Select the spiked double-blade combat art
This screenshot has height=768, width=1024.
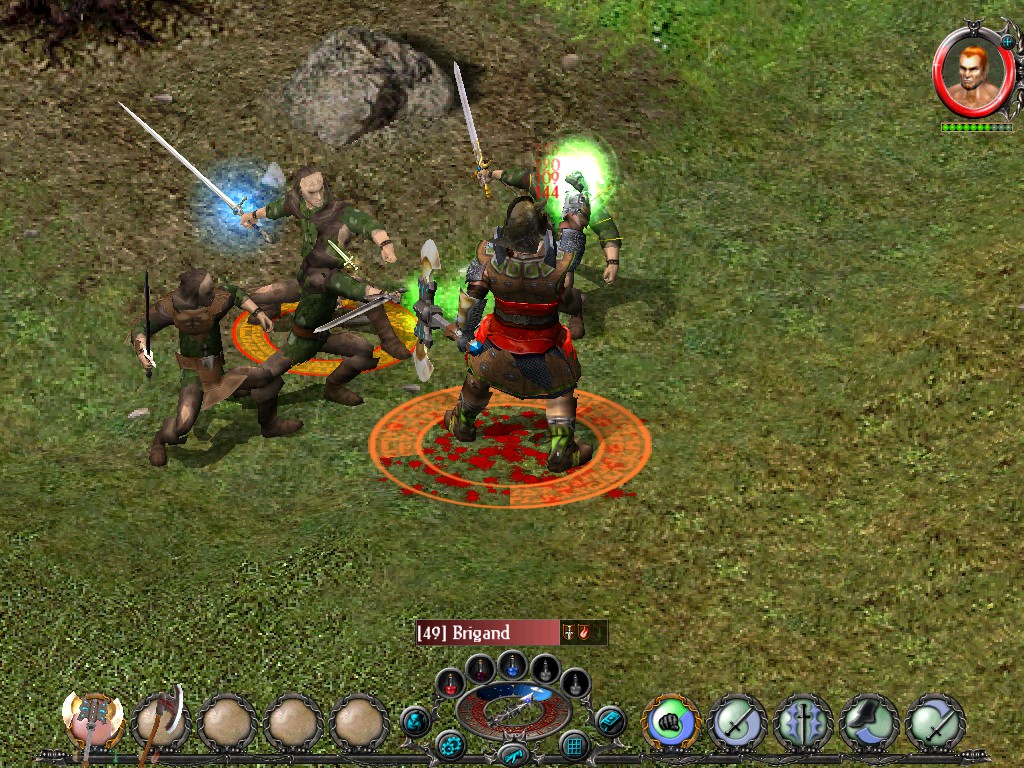click(x=803, y=722)
